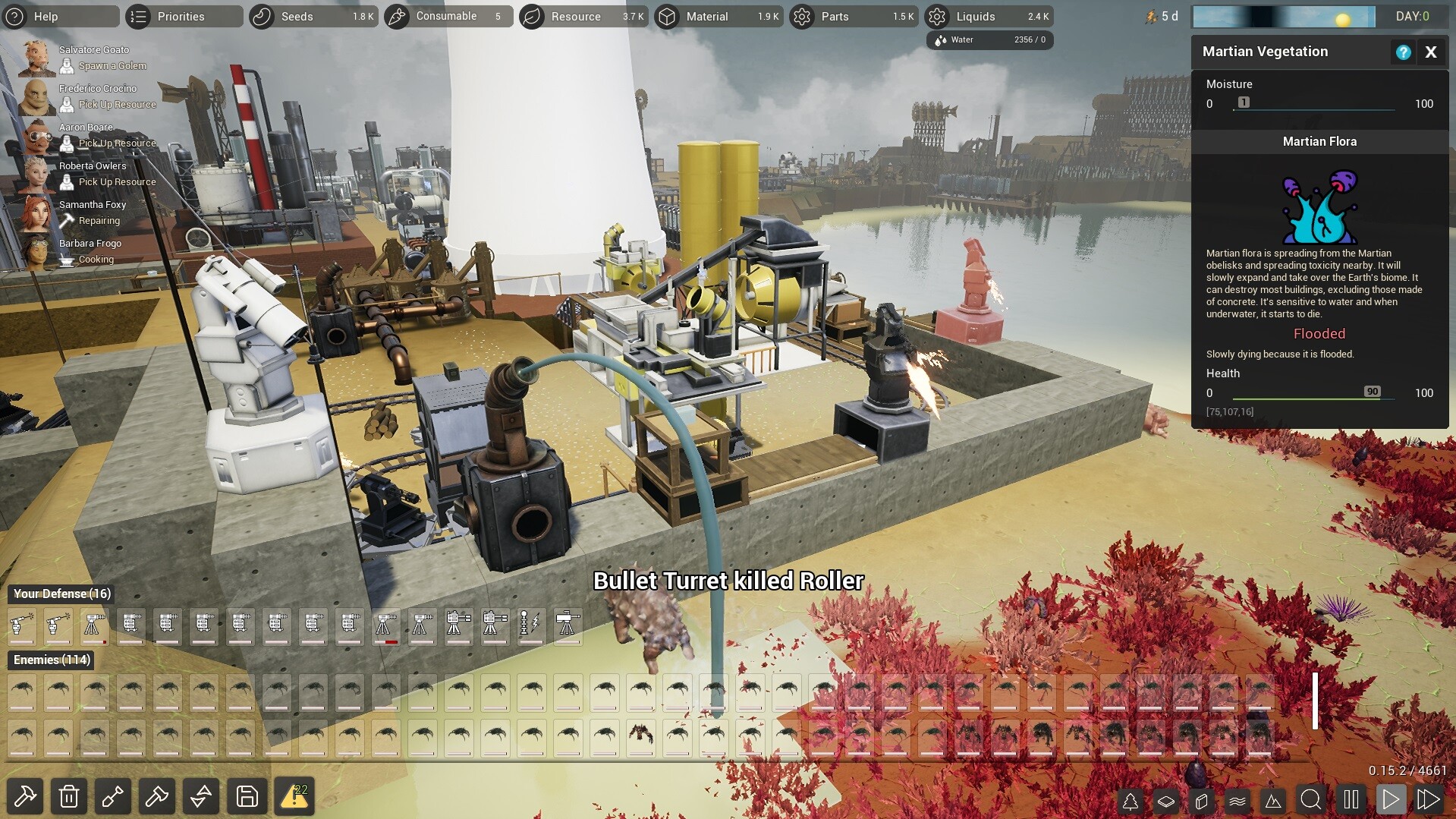Viewport: 1456px width, 819px height.
Task: Open the yellow warning alerts icon
Action: 294,796
